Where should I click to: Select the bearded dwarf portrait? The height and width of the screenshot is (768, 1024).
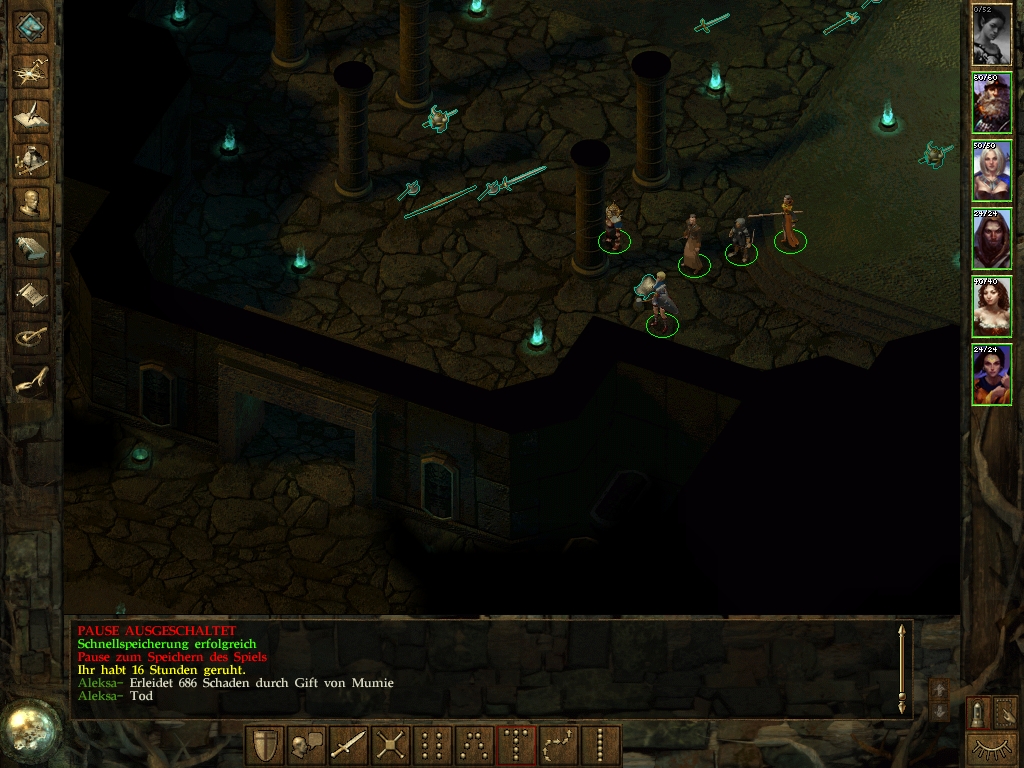pos(991,103)
